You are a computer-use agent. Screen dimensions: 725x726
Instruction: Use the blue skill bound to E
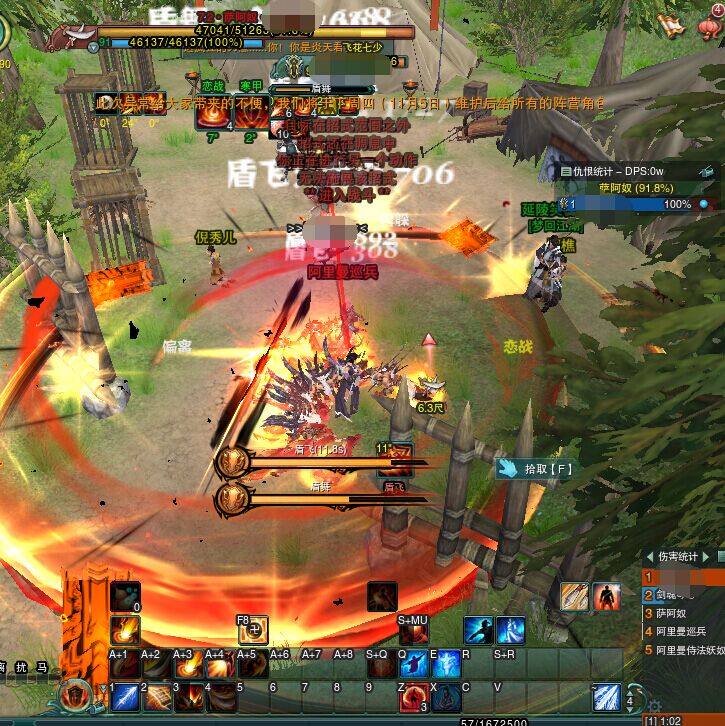pyautogui.click(x=446, y=664)
